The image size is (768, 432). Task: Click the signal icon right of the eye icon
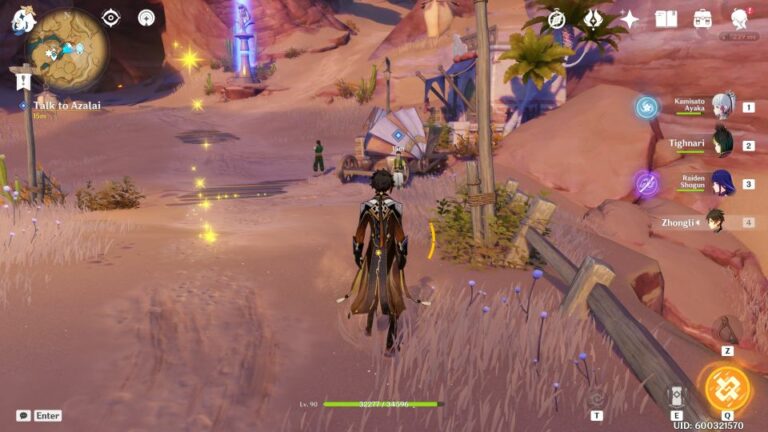pos(146,17)
